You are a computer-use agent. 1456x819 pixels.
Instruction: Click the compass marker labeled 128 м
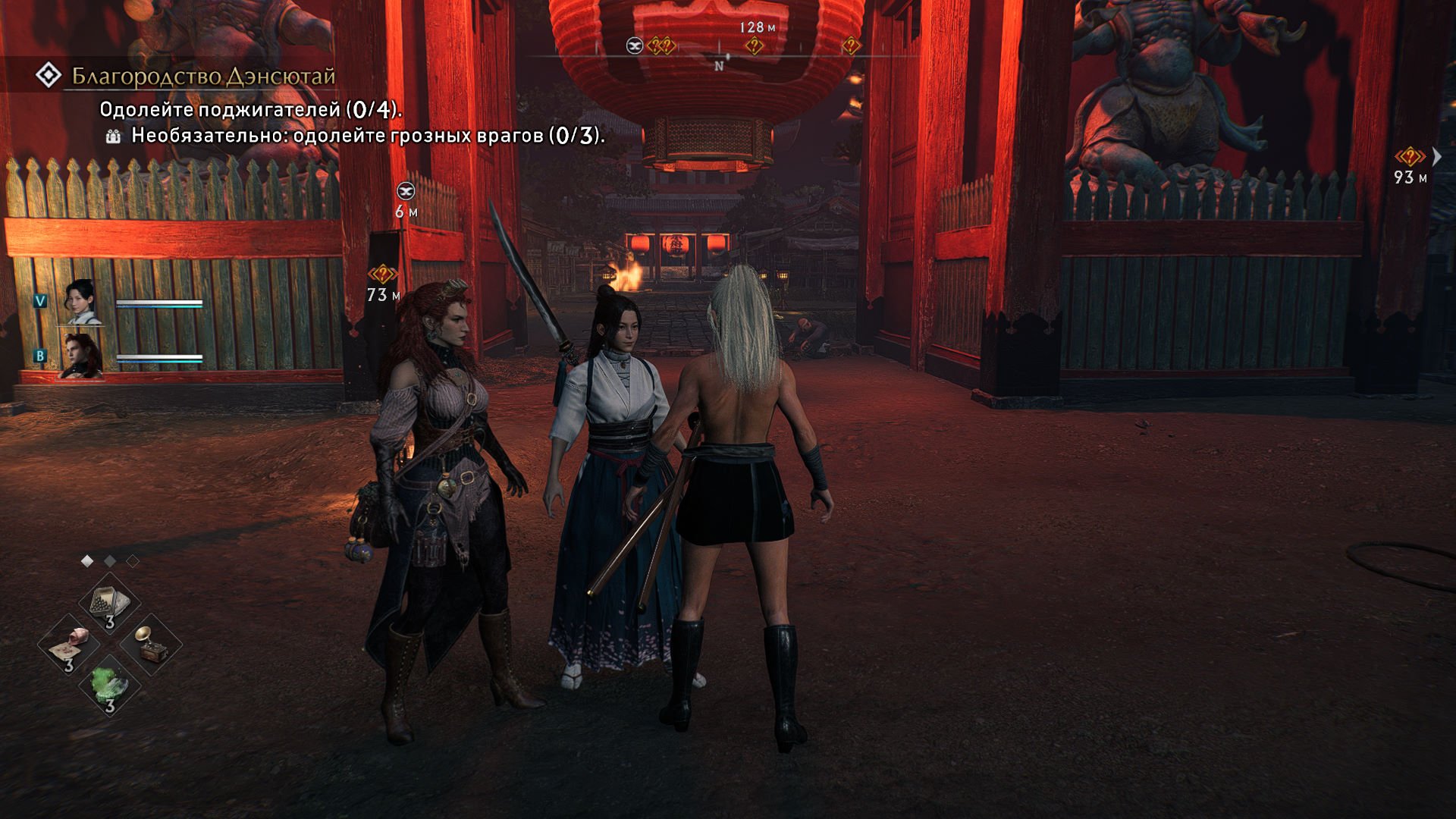coord(754,45)
